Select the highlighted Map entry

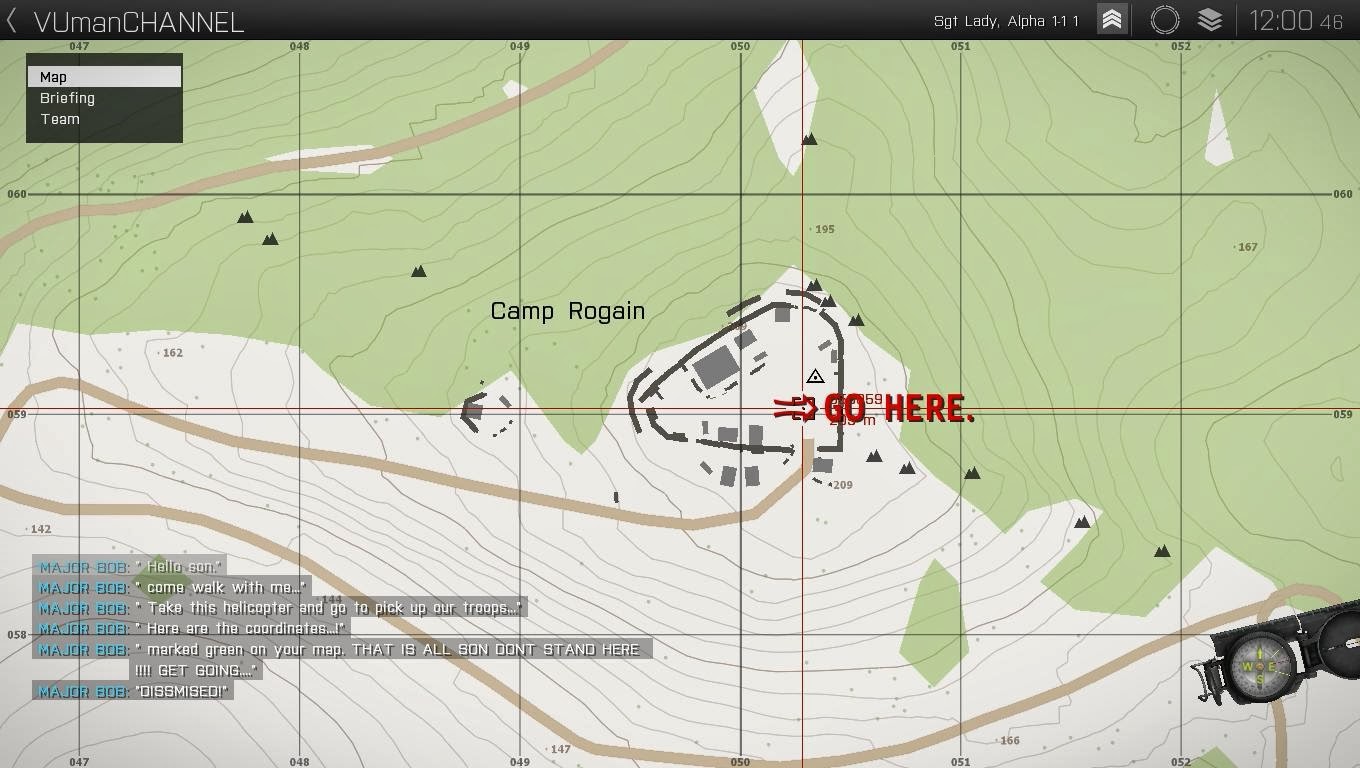coord(53,76)
